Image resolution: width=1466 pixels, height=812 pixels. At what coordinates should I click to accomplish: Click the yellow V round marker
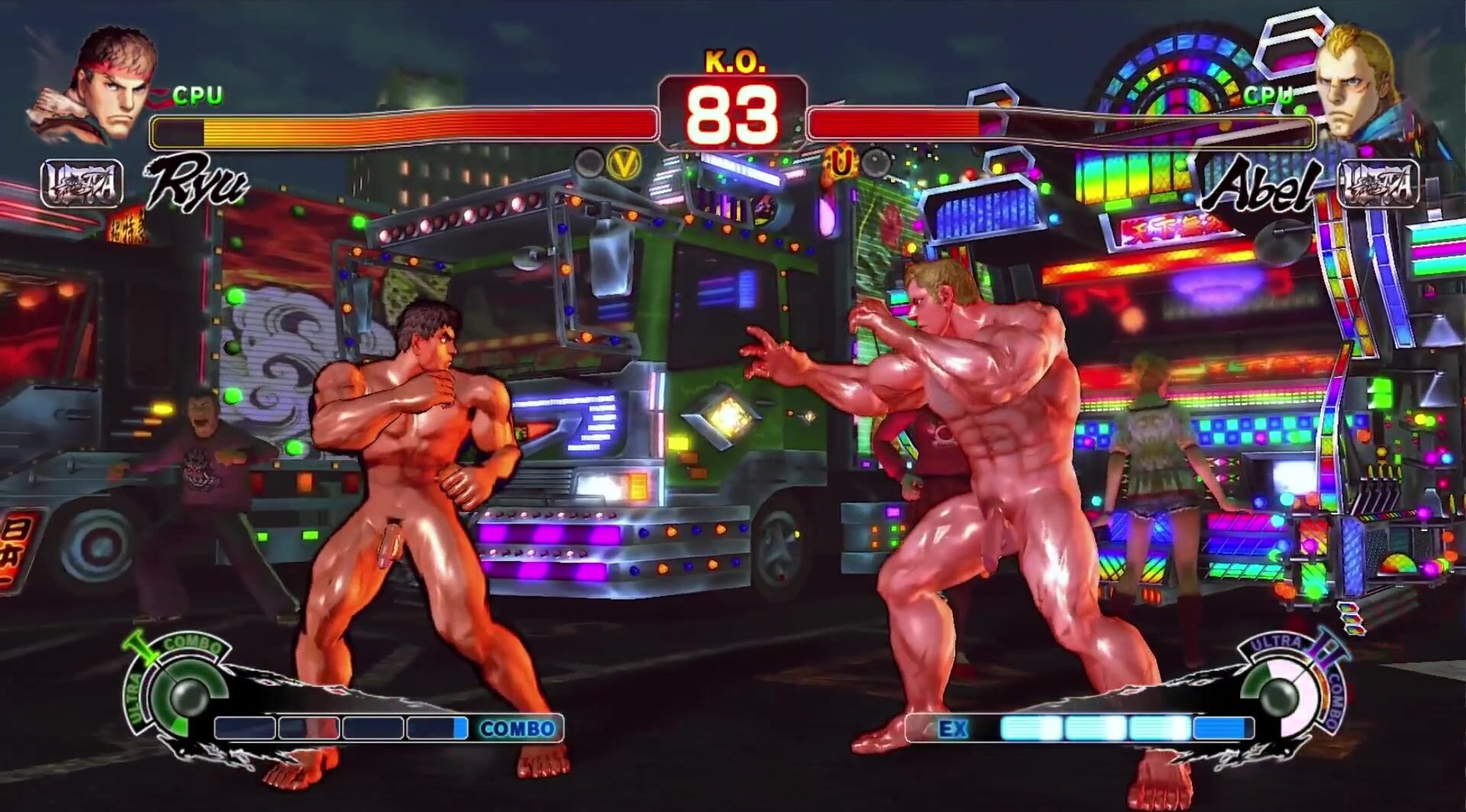point(623,163)
